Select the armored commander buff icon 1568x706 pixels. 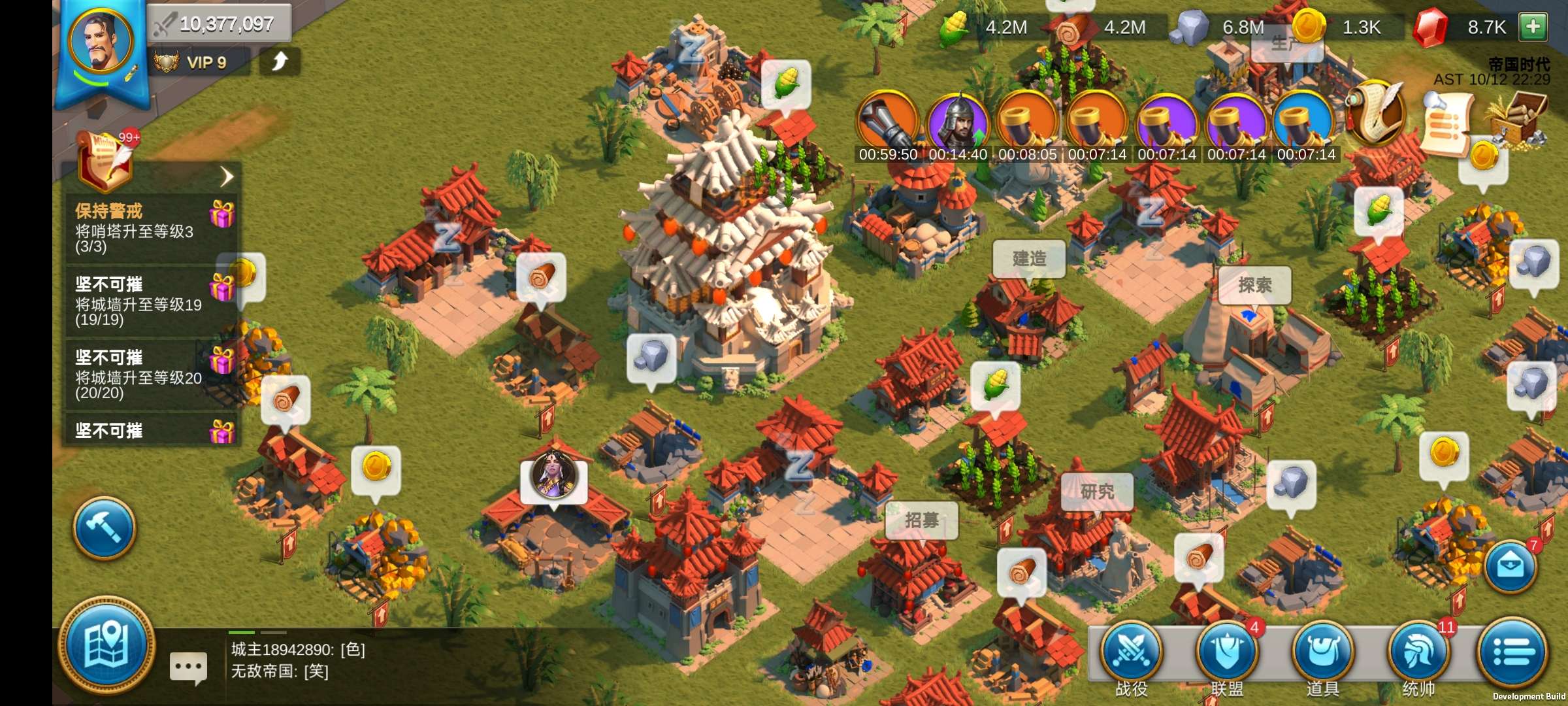[958, 122]
